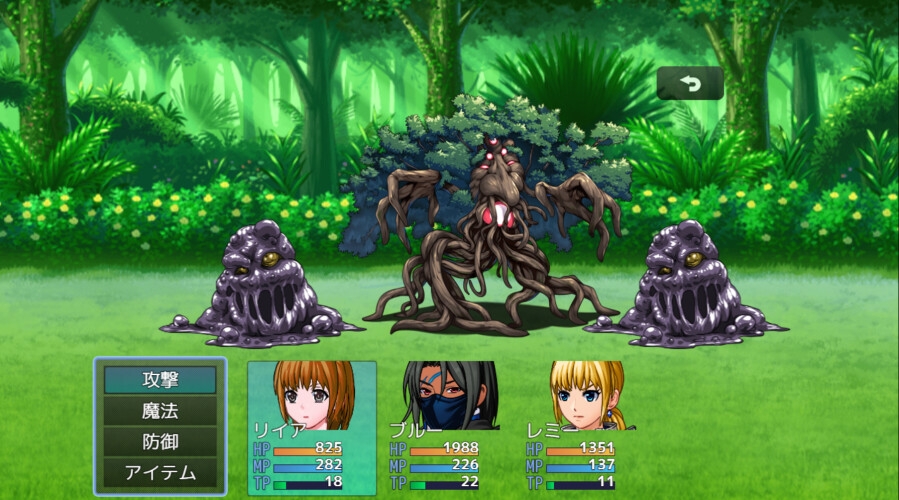899x500 pixels.
Task: Choose the 防御 guard command
Action: point(160,441)
